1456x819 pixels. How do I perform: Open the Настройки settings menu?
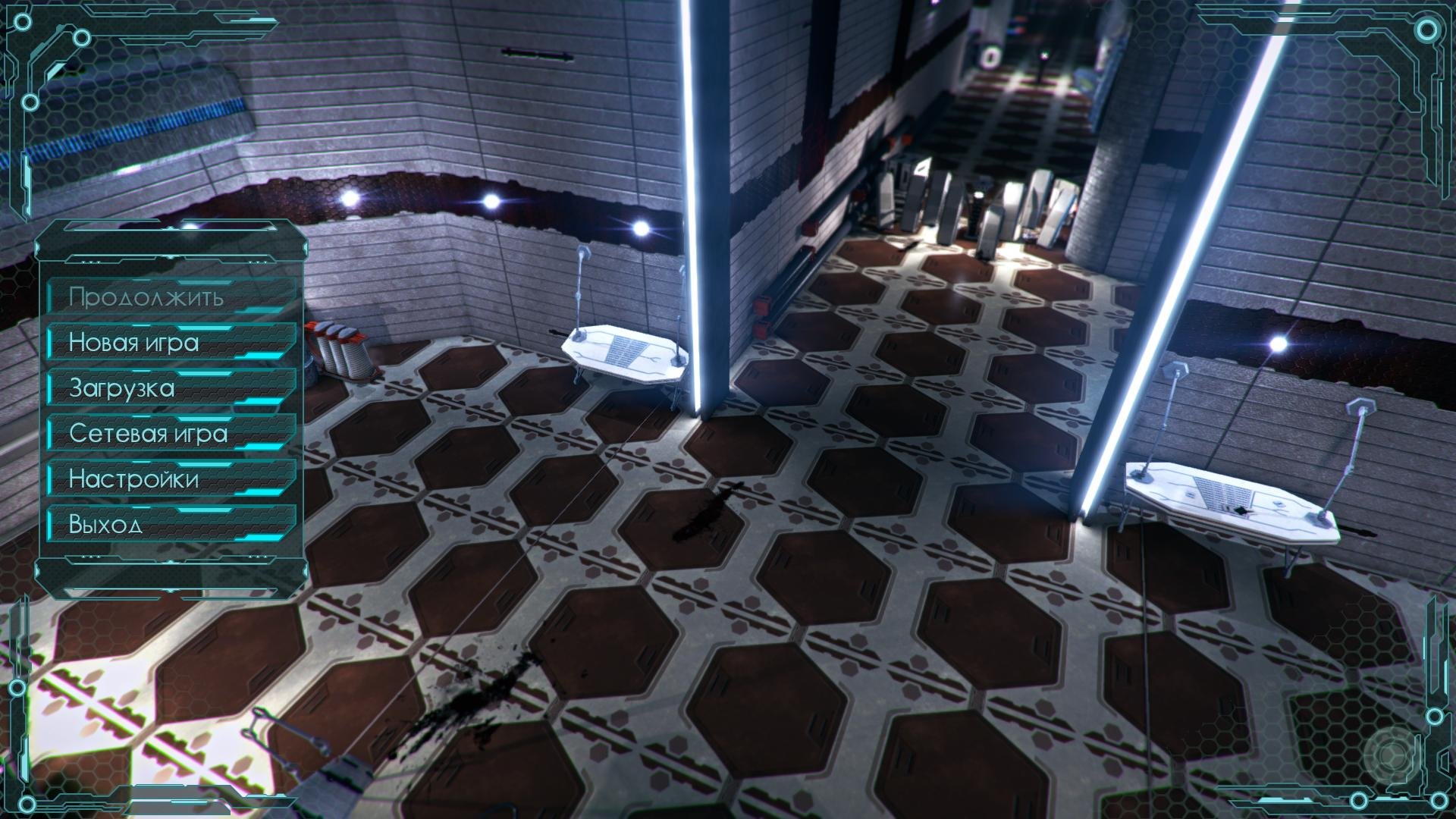171,479
